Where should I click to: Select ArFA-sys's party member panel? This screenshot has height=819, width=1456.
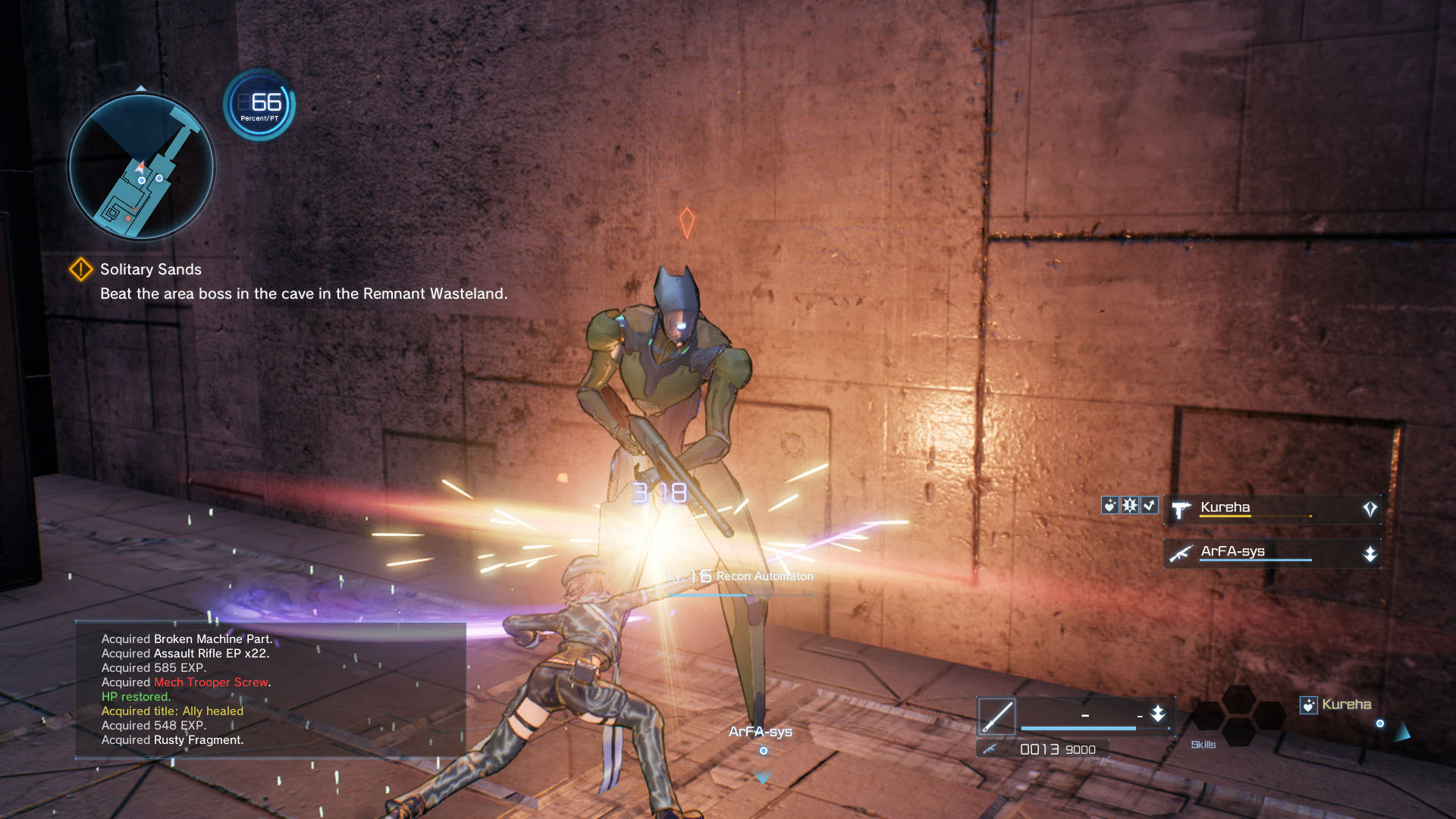[1272, 553]
